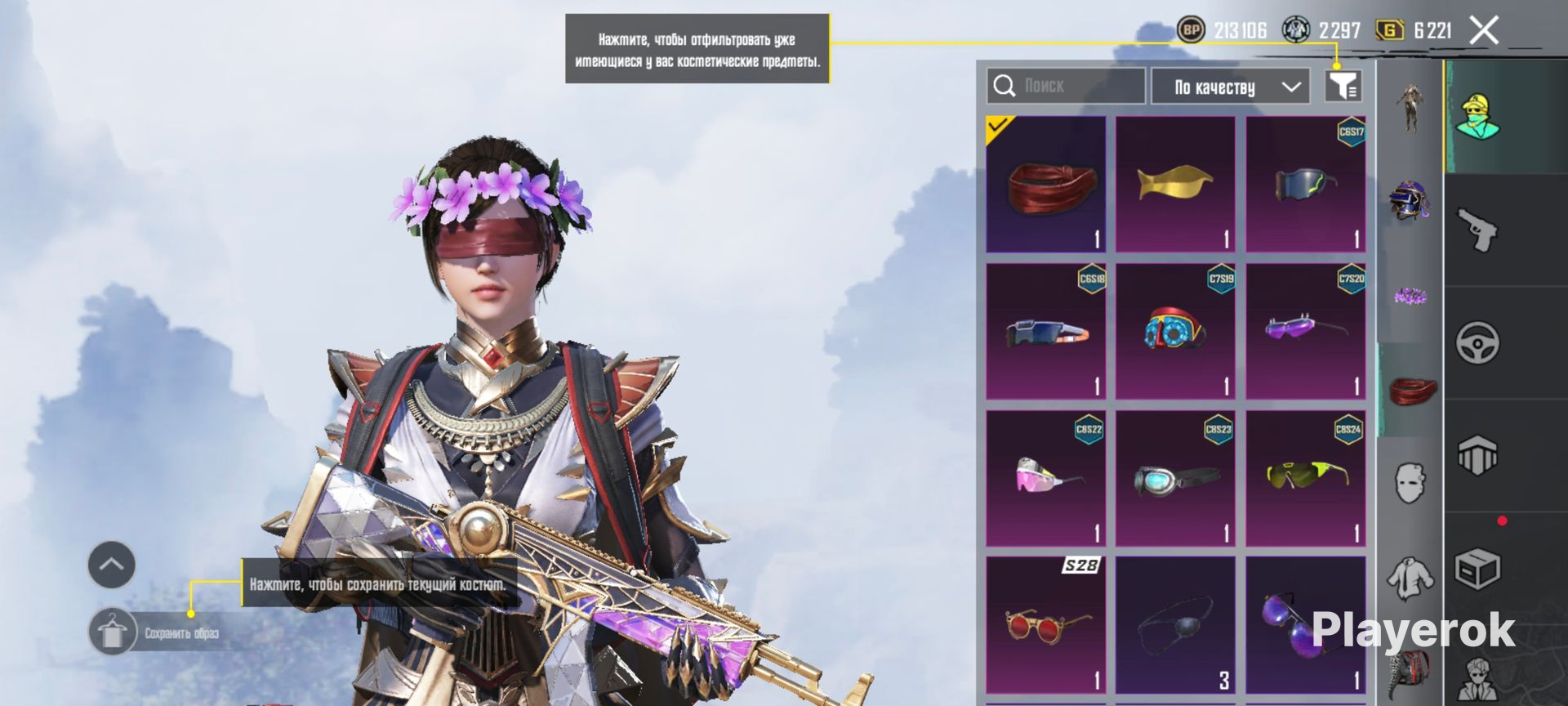Open the weapons pistol tab
1568x706 pixels.
(1477, 230)
